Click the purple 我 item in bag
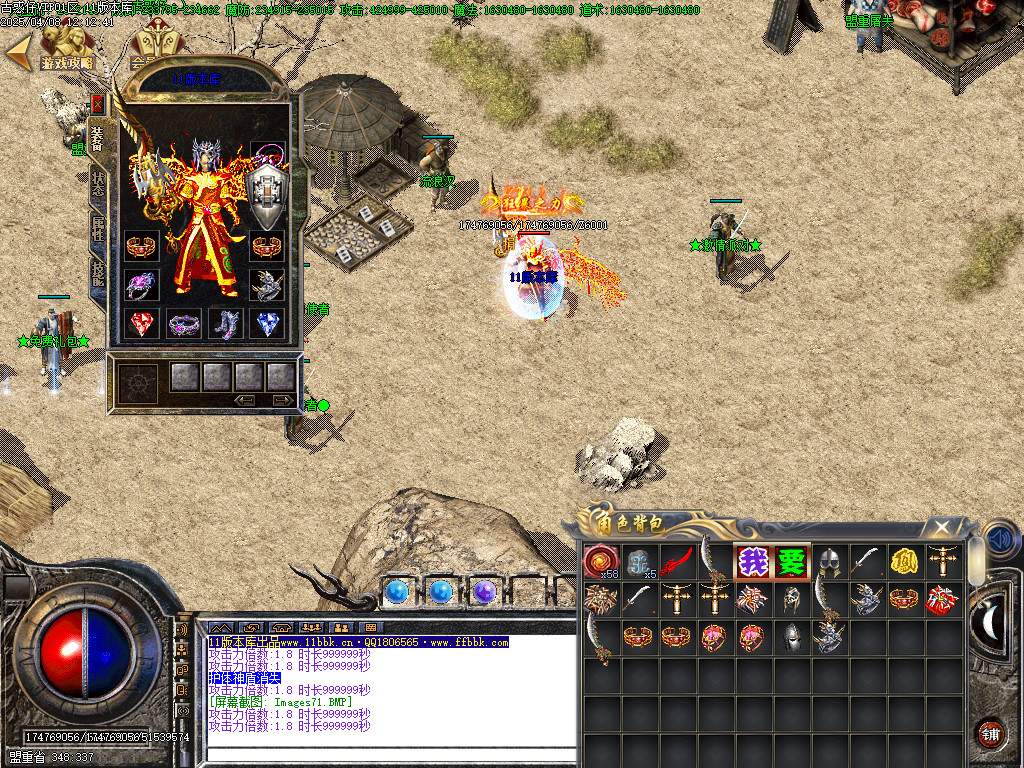 pos(753,562)
